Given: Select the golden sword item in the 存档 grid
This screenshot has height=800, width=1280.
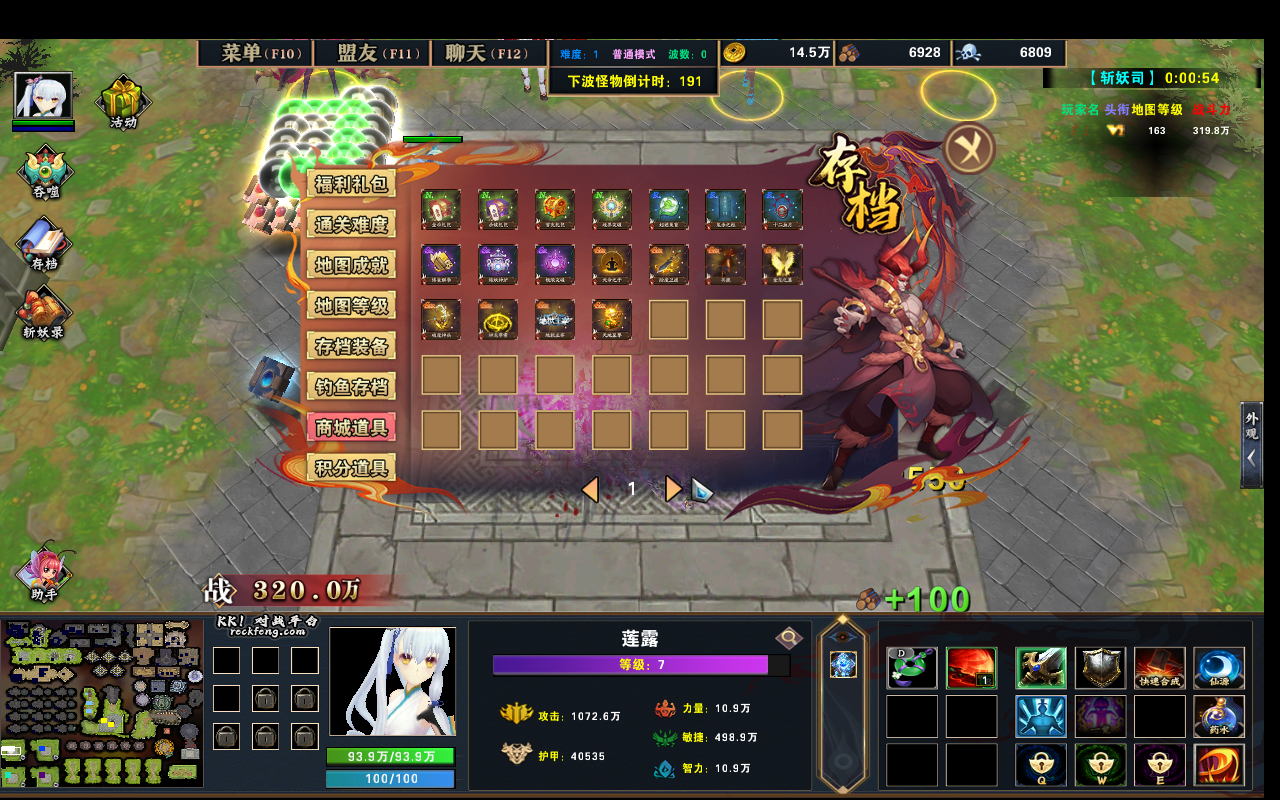Looking at the screenshot, I should pyautogui.click(x=668, y=263).
